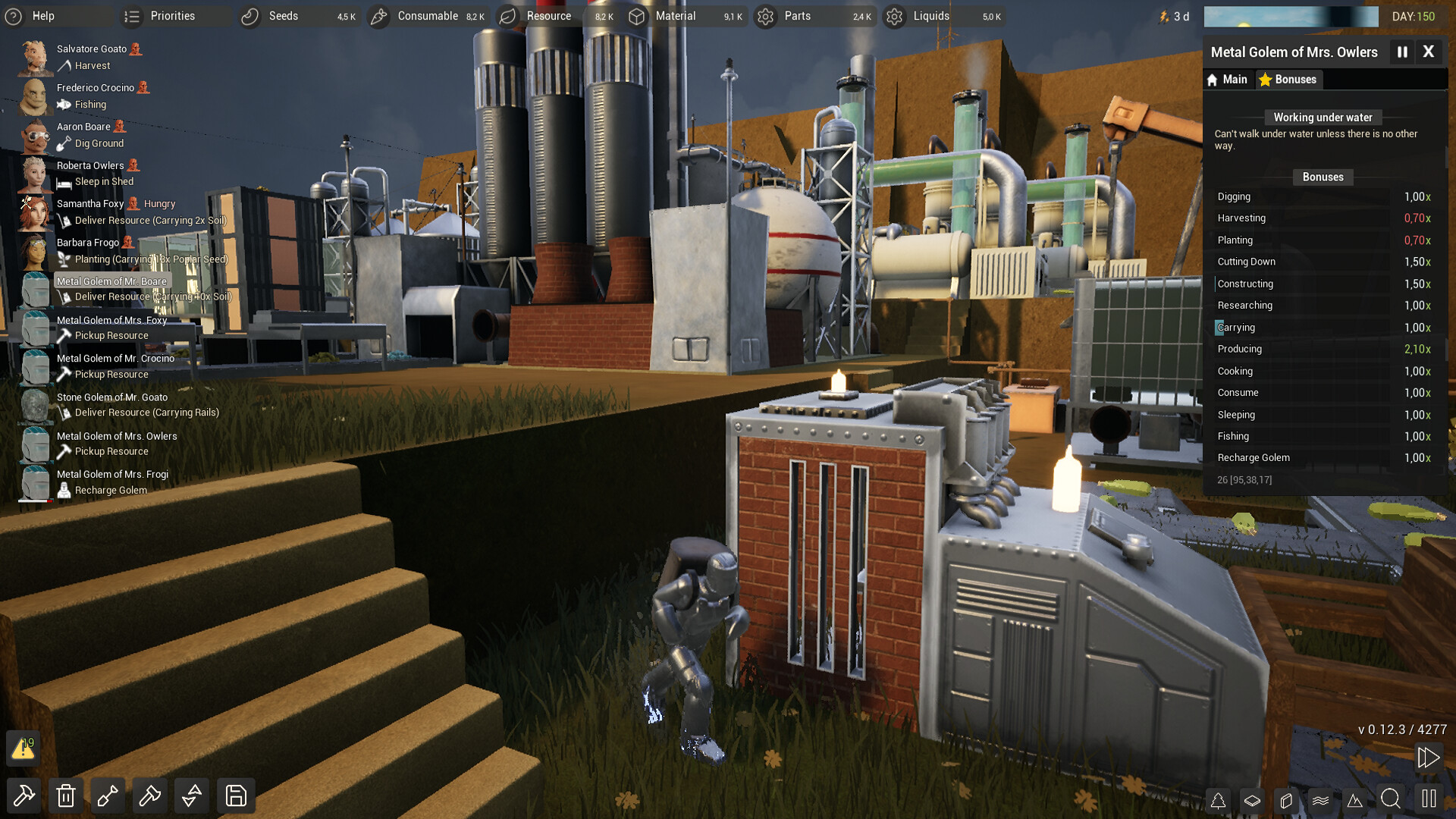Screen dimensions: 1456x819
Task: Select the shovel dig tool
Action: [108, 795]
